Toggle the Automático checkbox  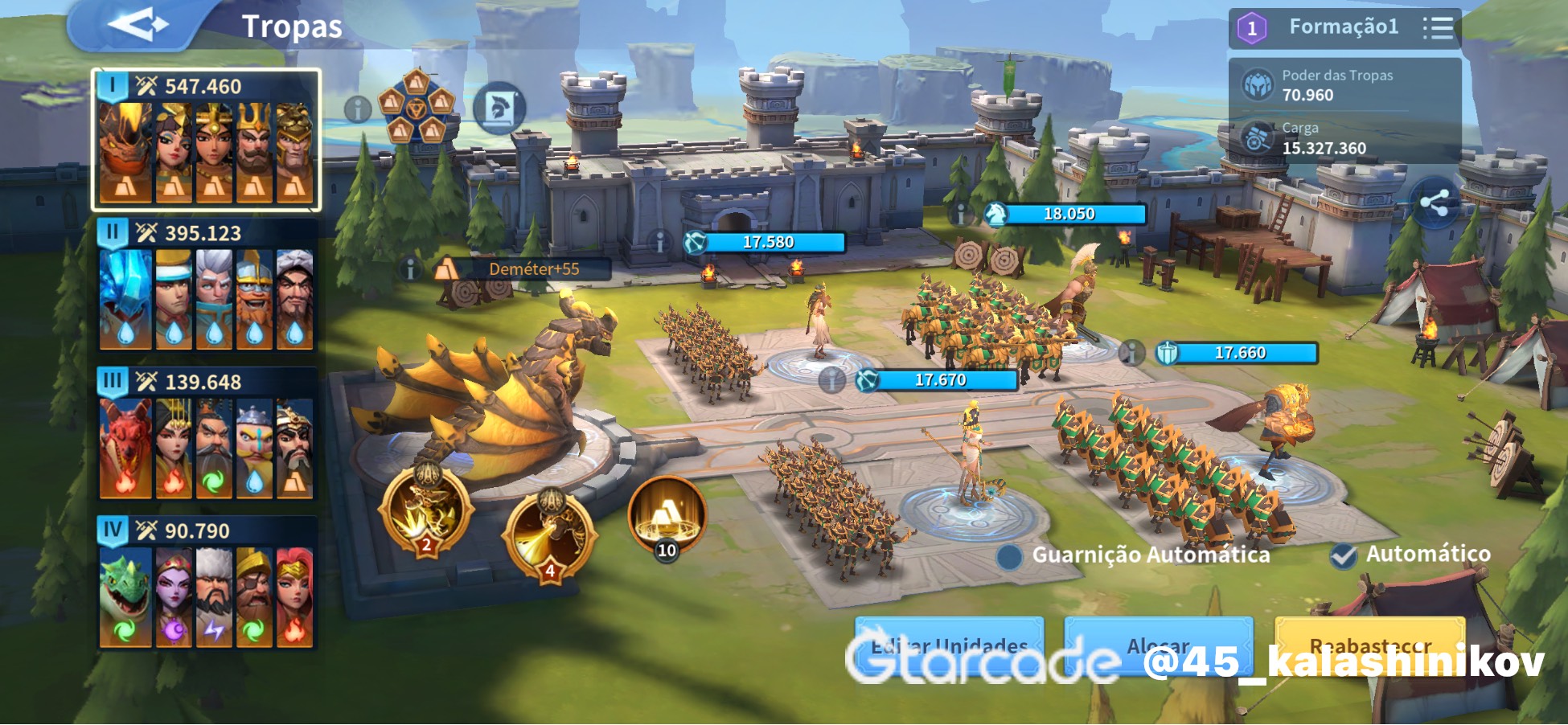pos(1344,555)
